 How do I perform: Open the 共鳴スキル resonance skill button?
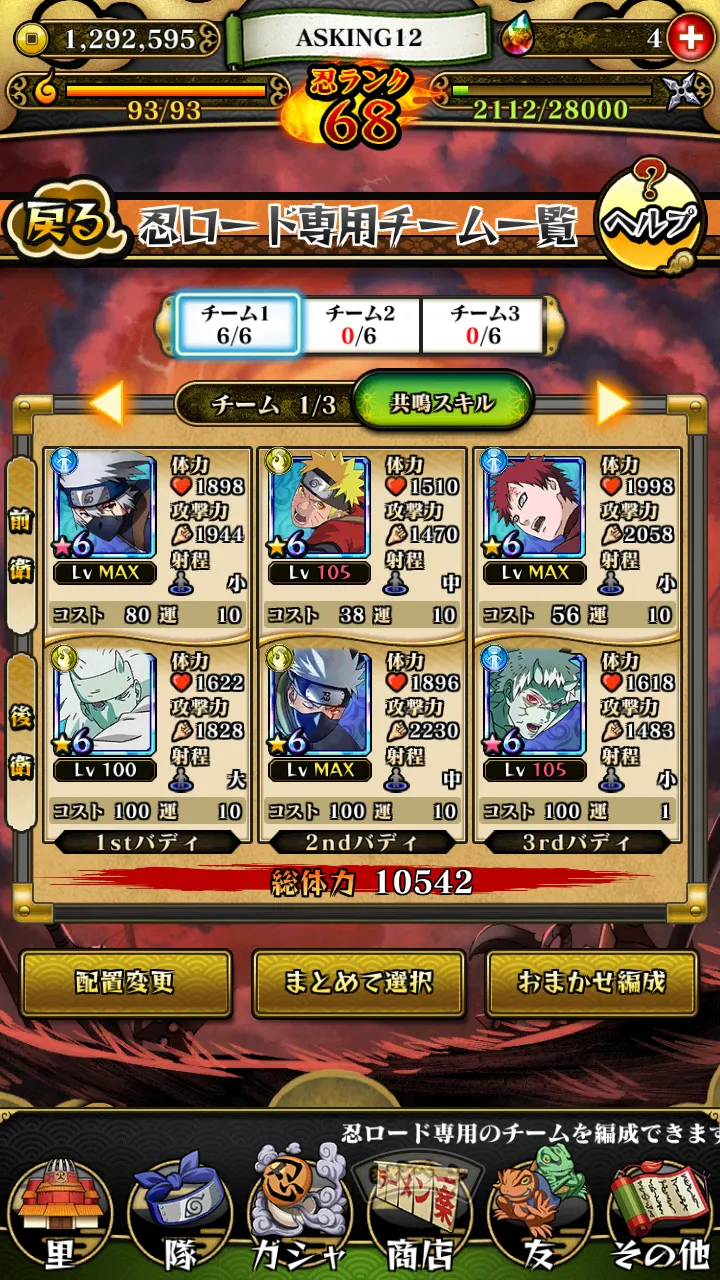coord(442,402)
